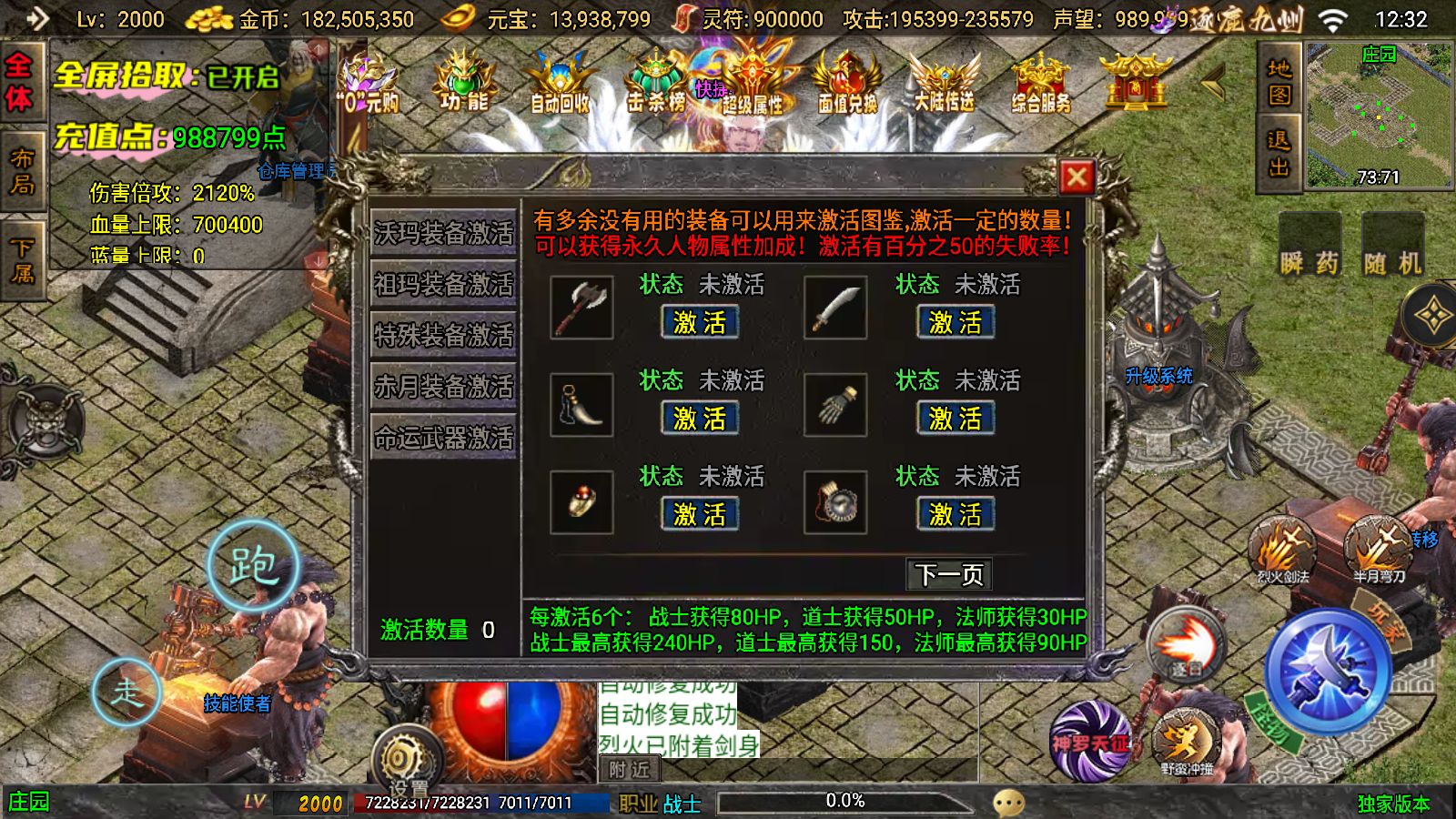Activate the axe item with 激活 button
Image resolution: width=1456 pixels, height=819 pixels.
(699, 321)
